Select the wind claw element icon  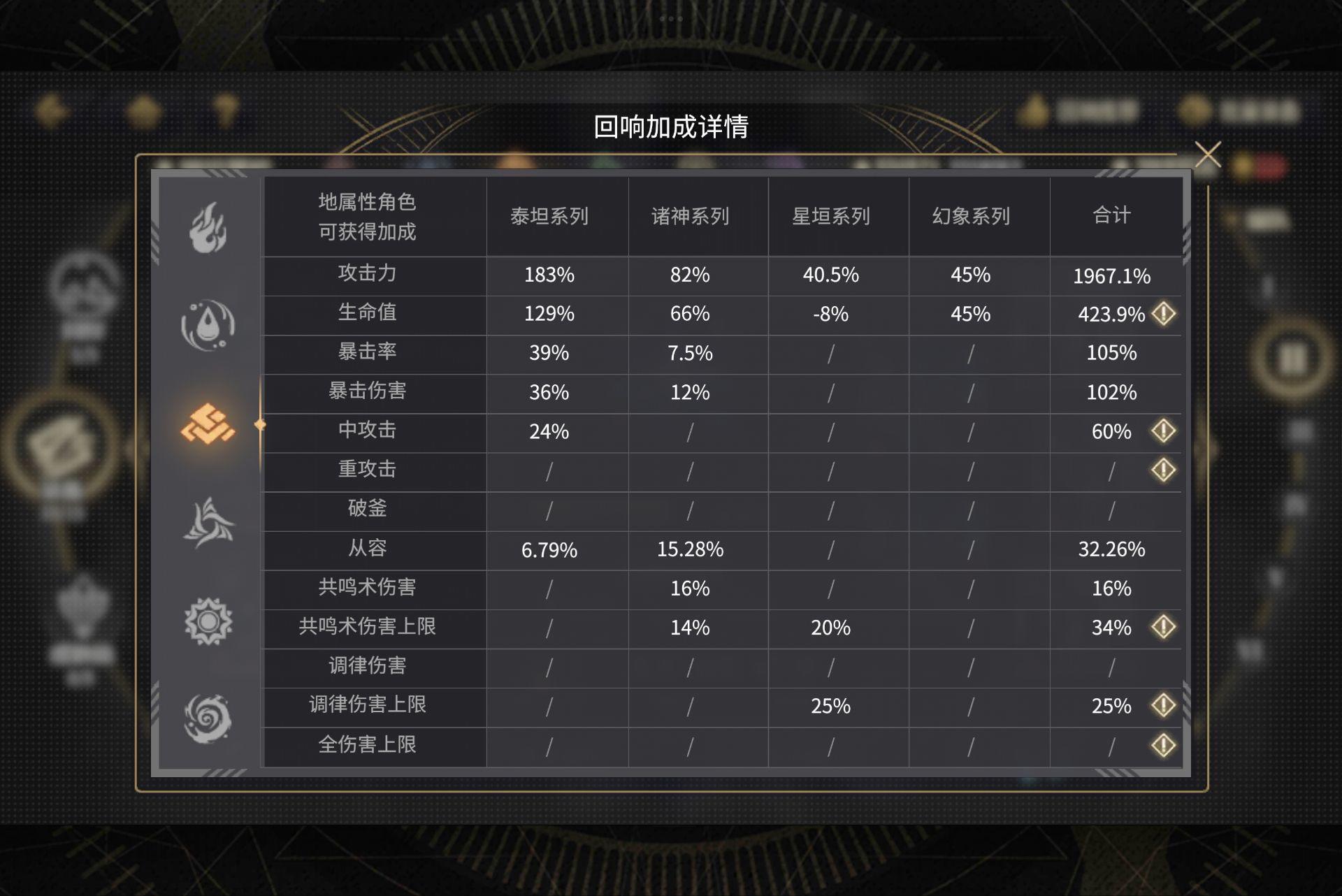tap(208, 521)
